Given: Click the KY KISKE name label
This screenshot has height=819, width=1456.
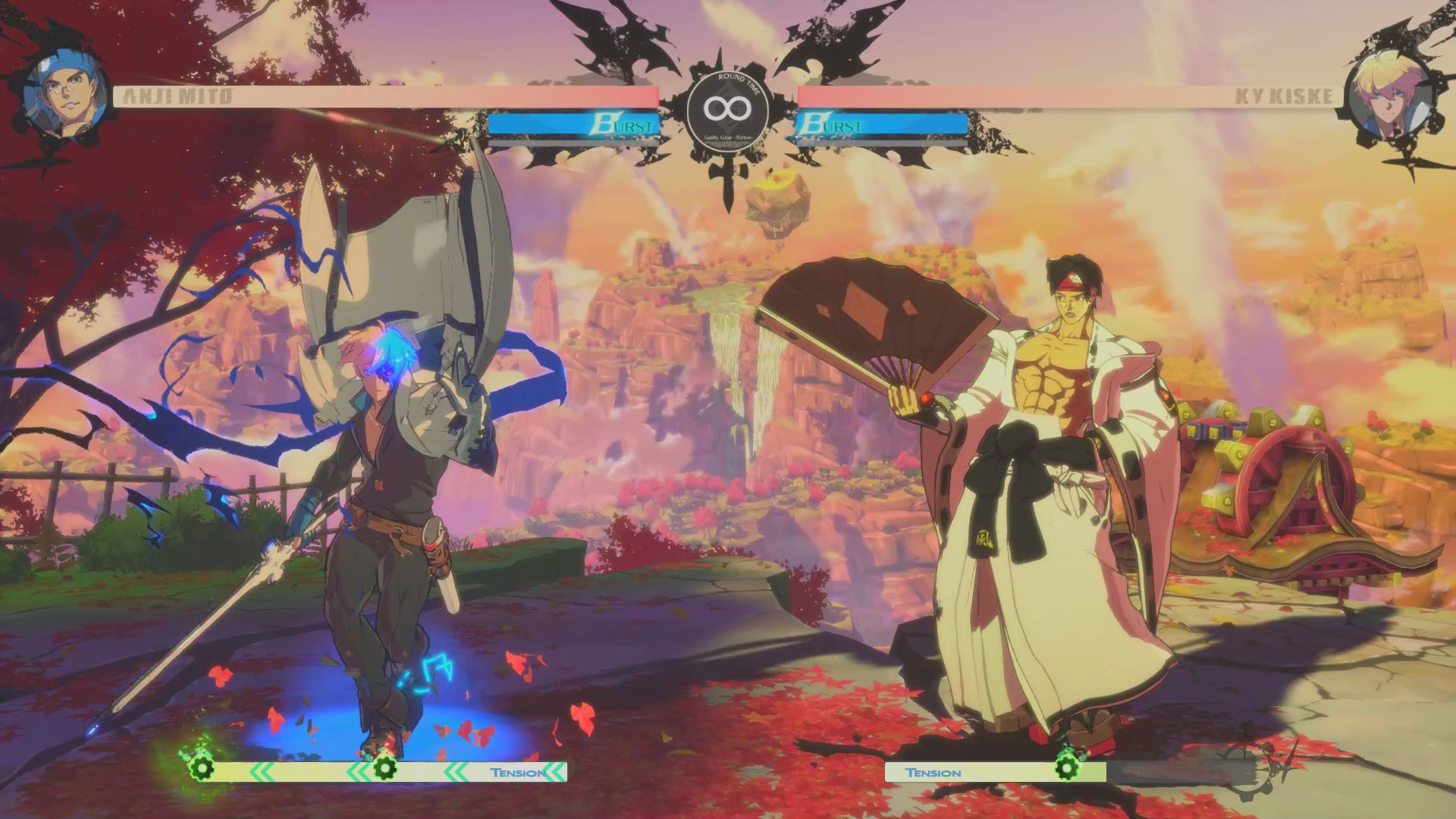Looking at the screenshot, I should (x=1285, y=94).
